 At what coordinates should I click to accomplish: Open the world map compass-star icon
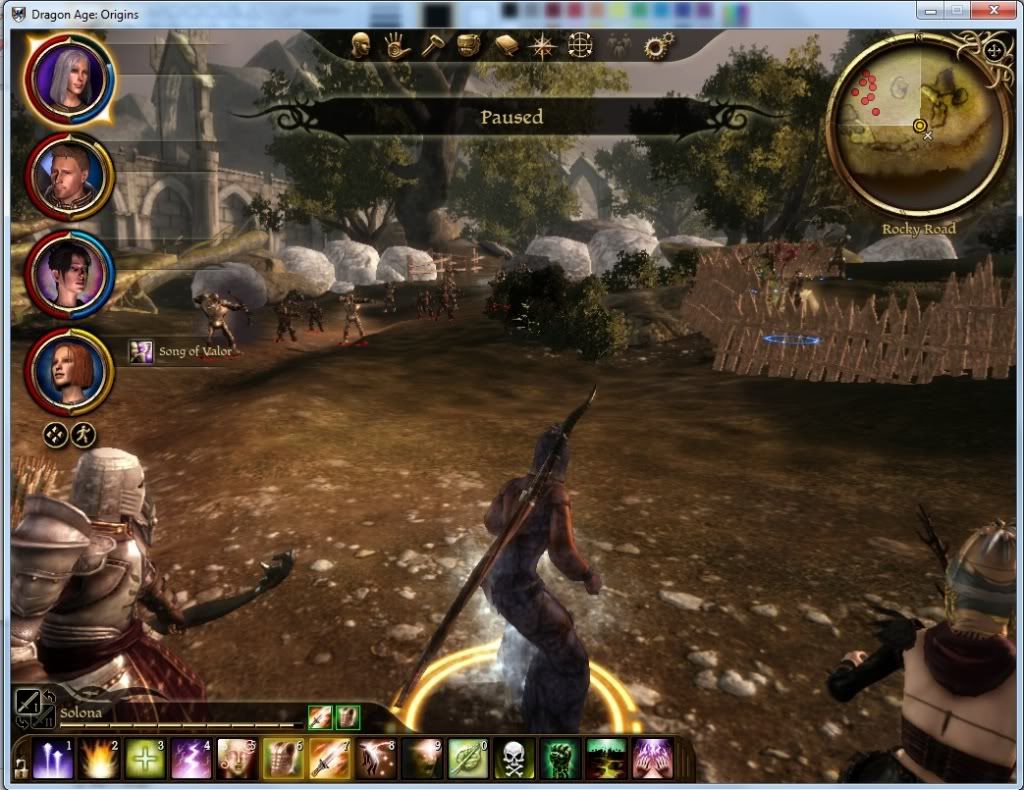542,45
